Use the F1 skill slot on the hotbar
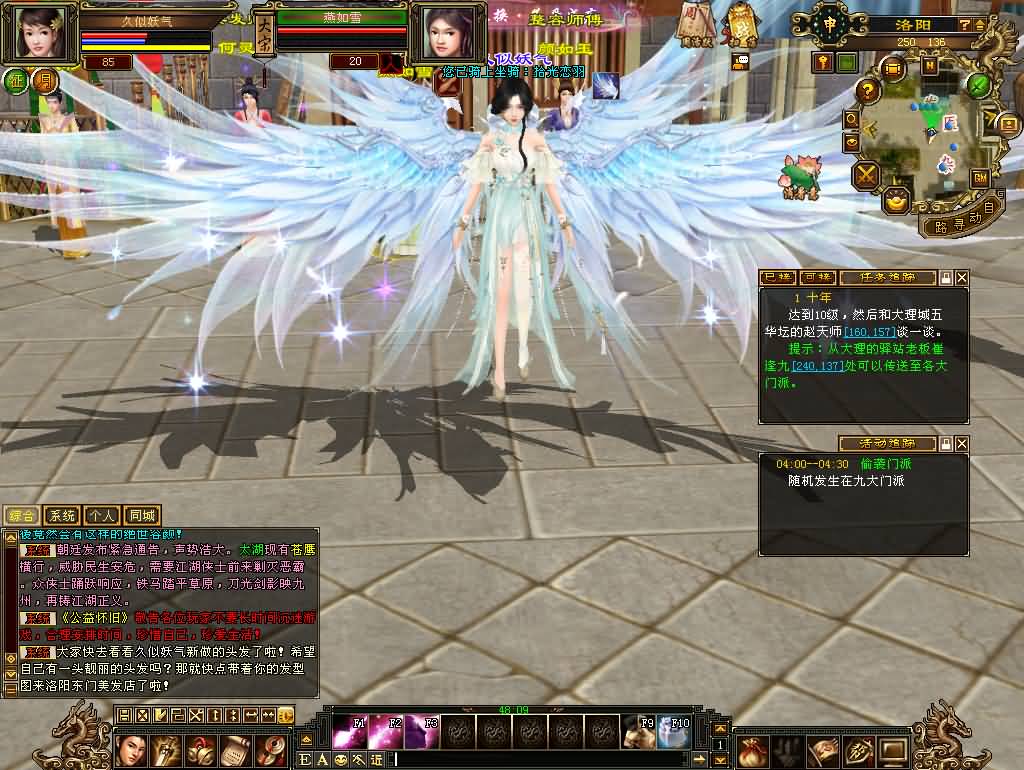1024x770 pixels. click(x=350, y=732)
